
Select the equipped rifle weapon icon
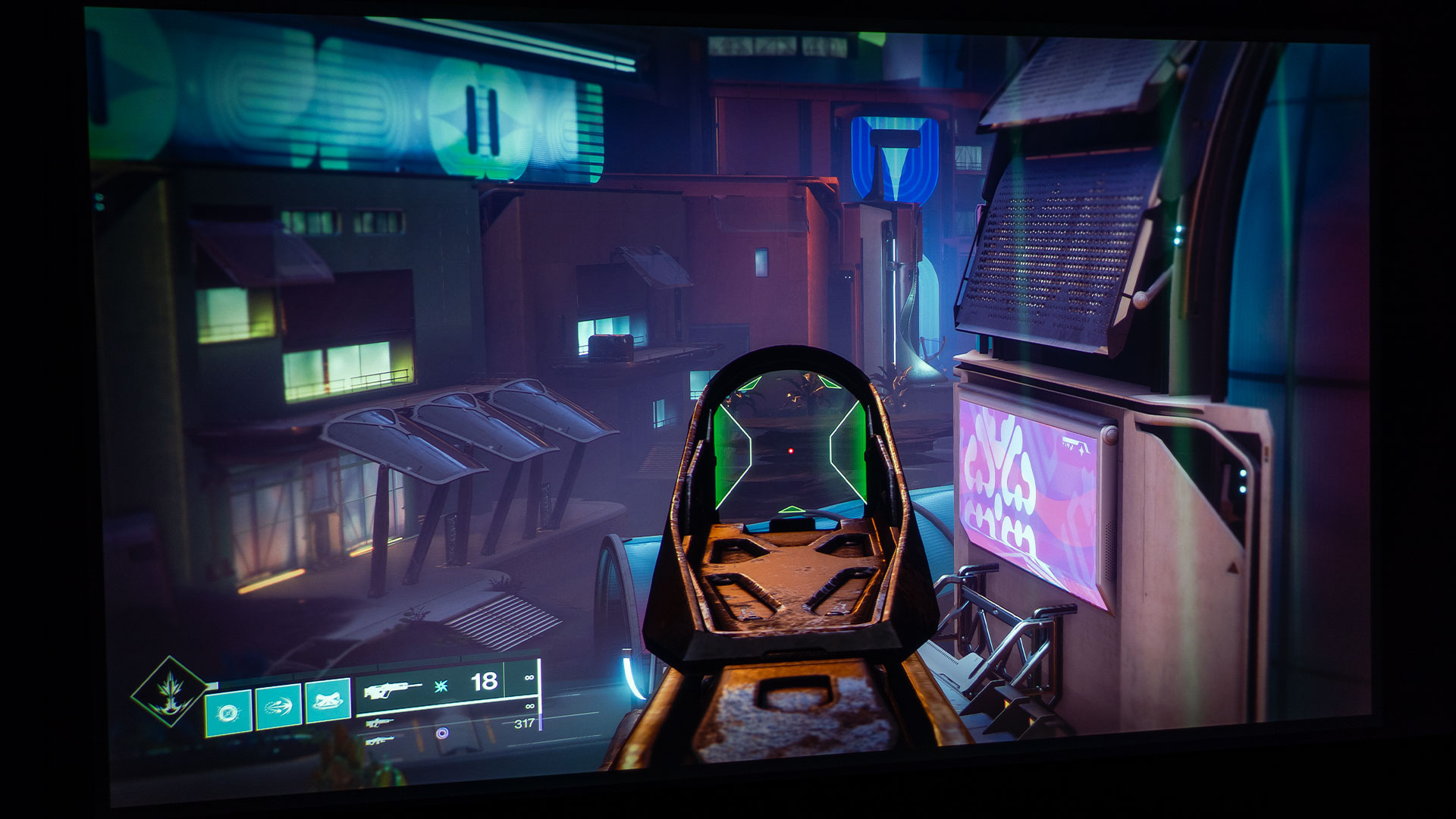[x=393, y=691]
